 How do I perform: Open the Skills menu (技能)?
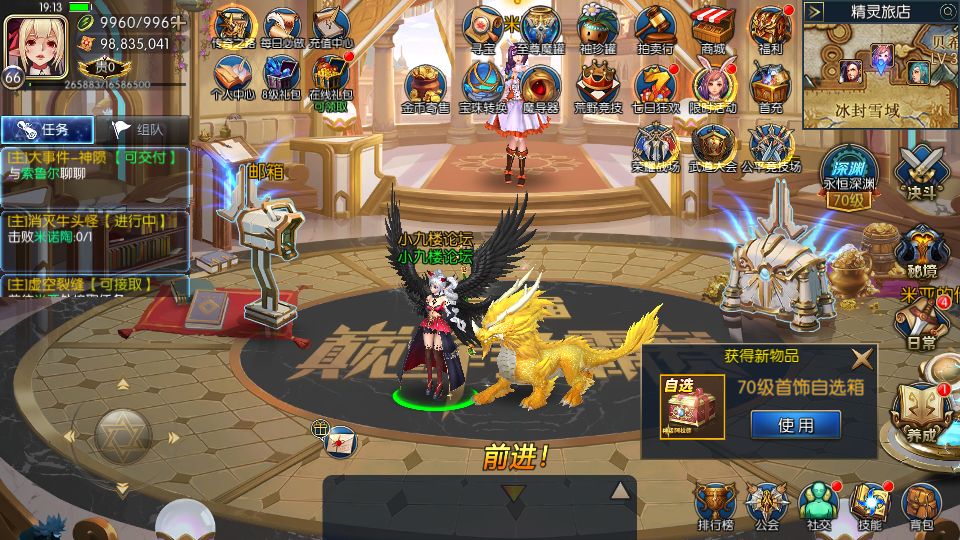(x=870, y=505)
